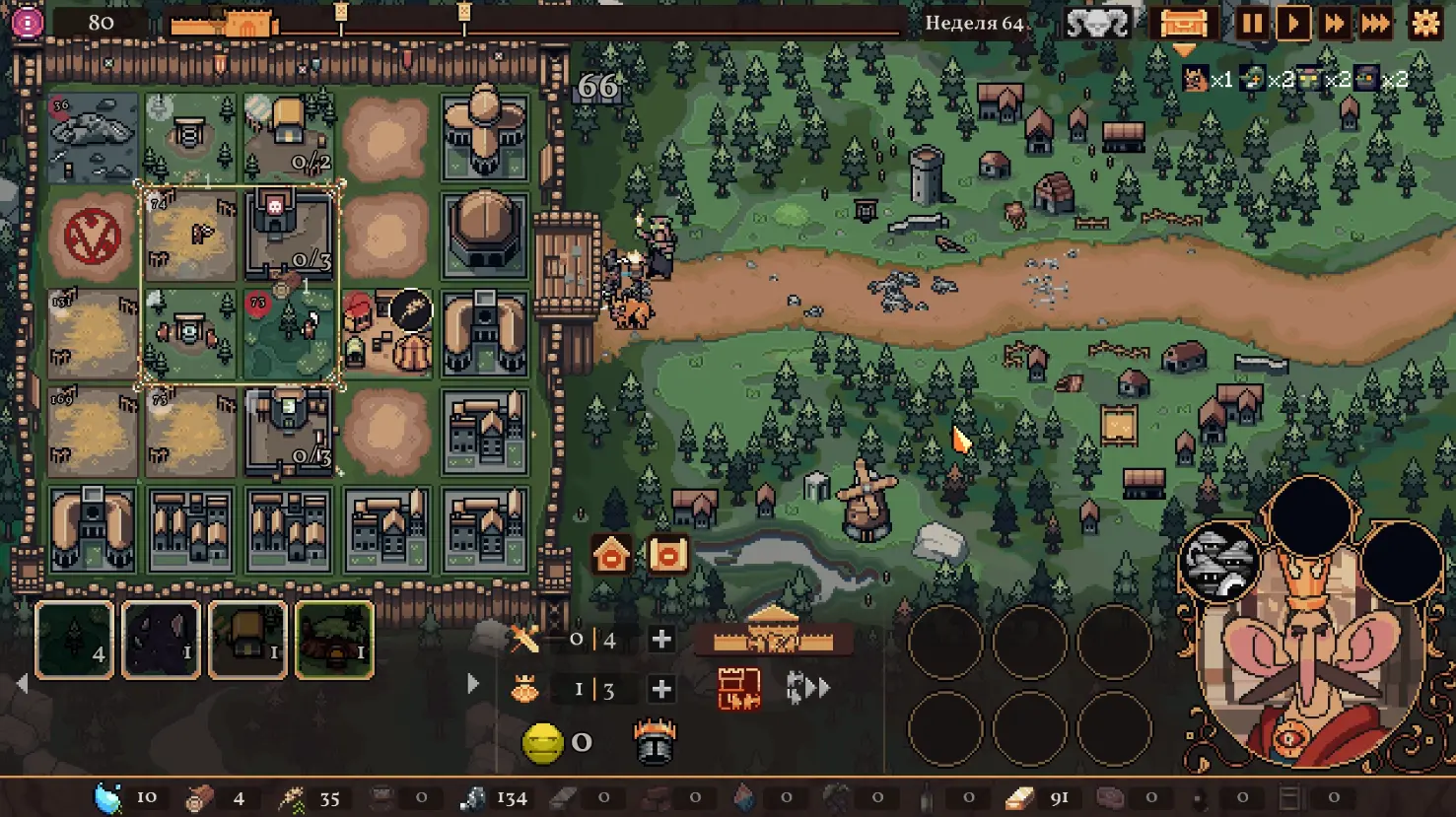Image resolution: width=1456 pixels, height=817 pixels.
Task: Show previous building cards with left arrow
Action: 23,683
